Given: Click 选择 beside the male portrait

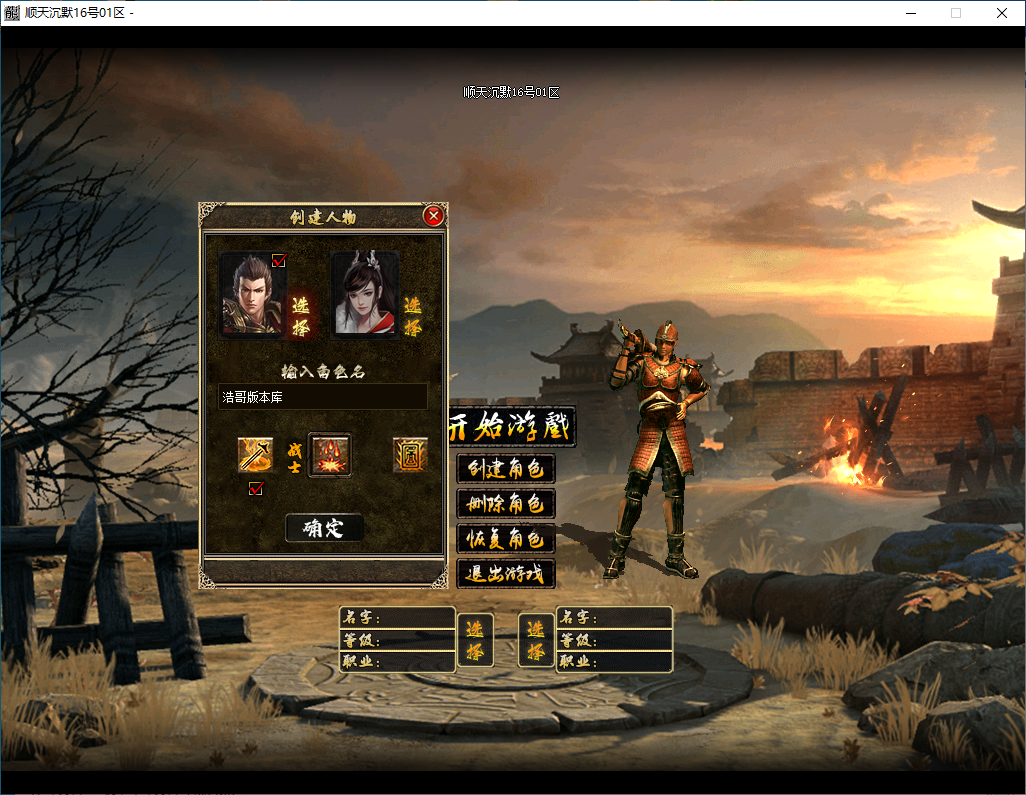Looking at the screenshot, I should pyautogui.click(x=300, y=316).
